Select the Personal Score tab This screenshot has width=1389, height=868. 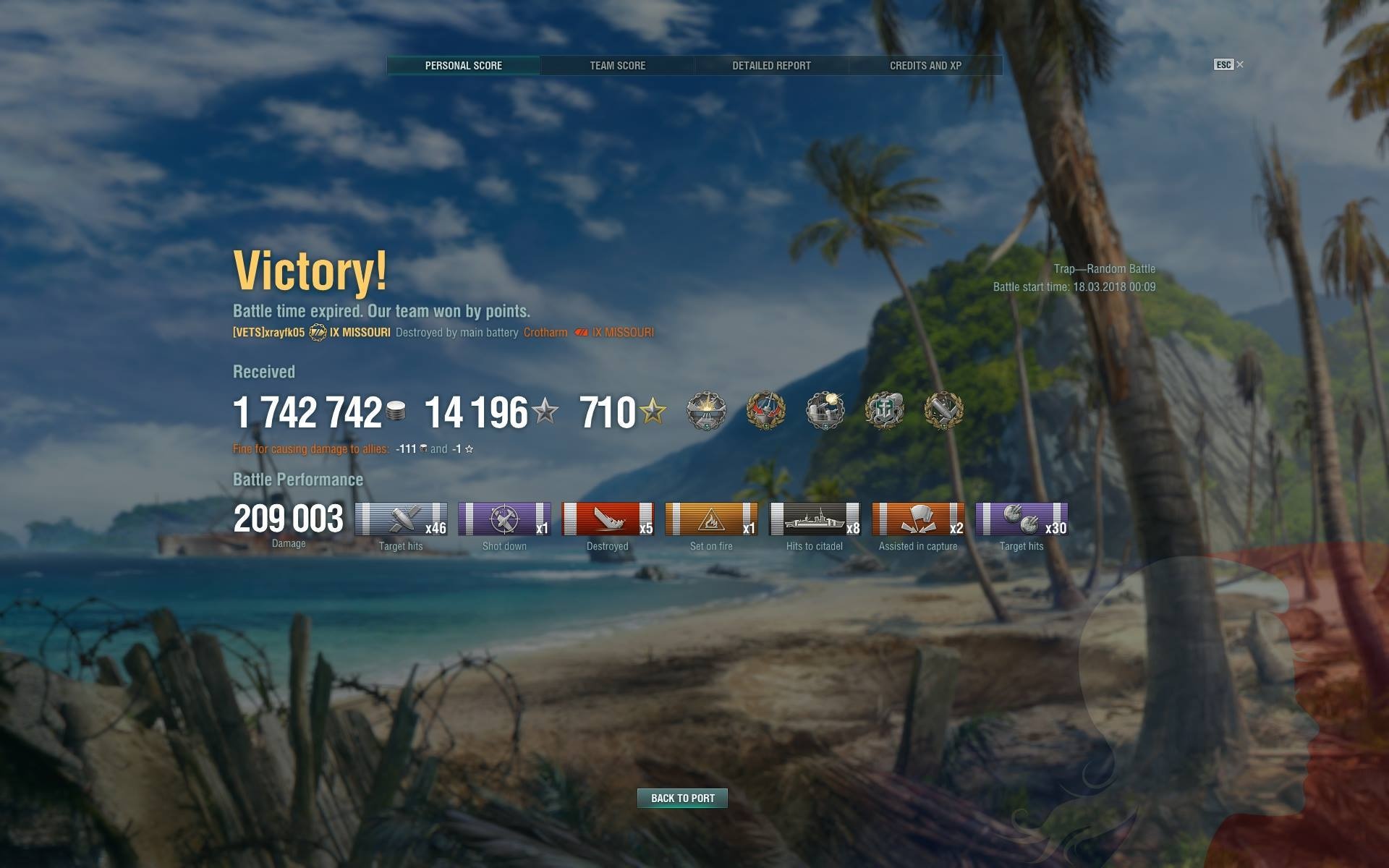(x=463, y=66)
